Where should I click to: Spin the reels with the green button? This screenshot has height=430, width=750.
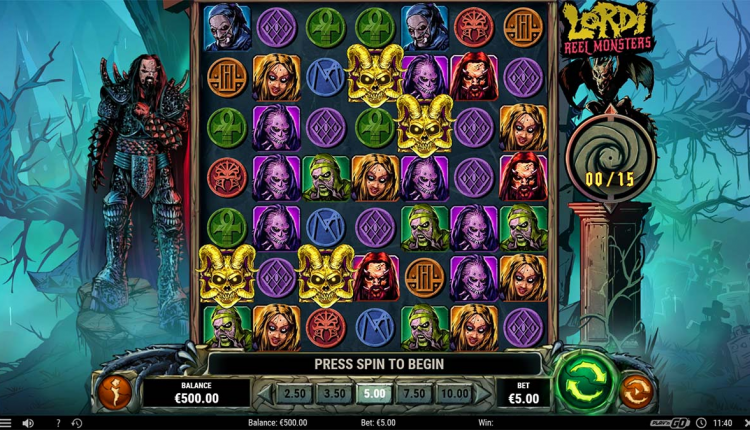tap(582, 381)
